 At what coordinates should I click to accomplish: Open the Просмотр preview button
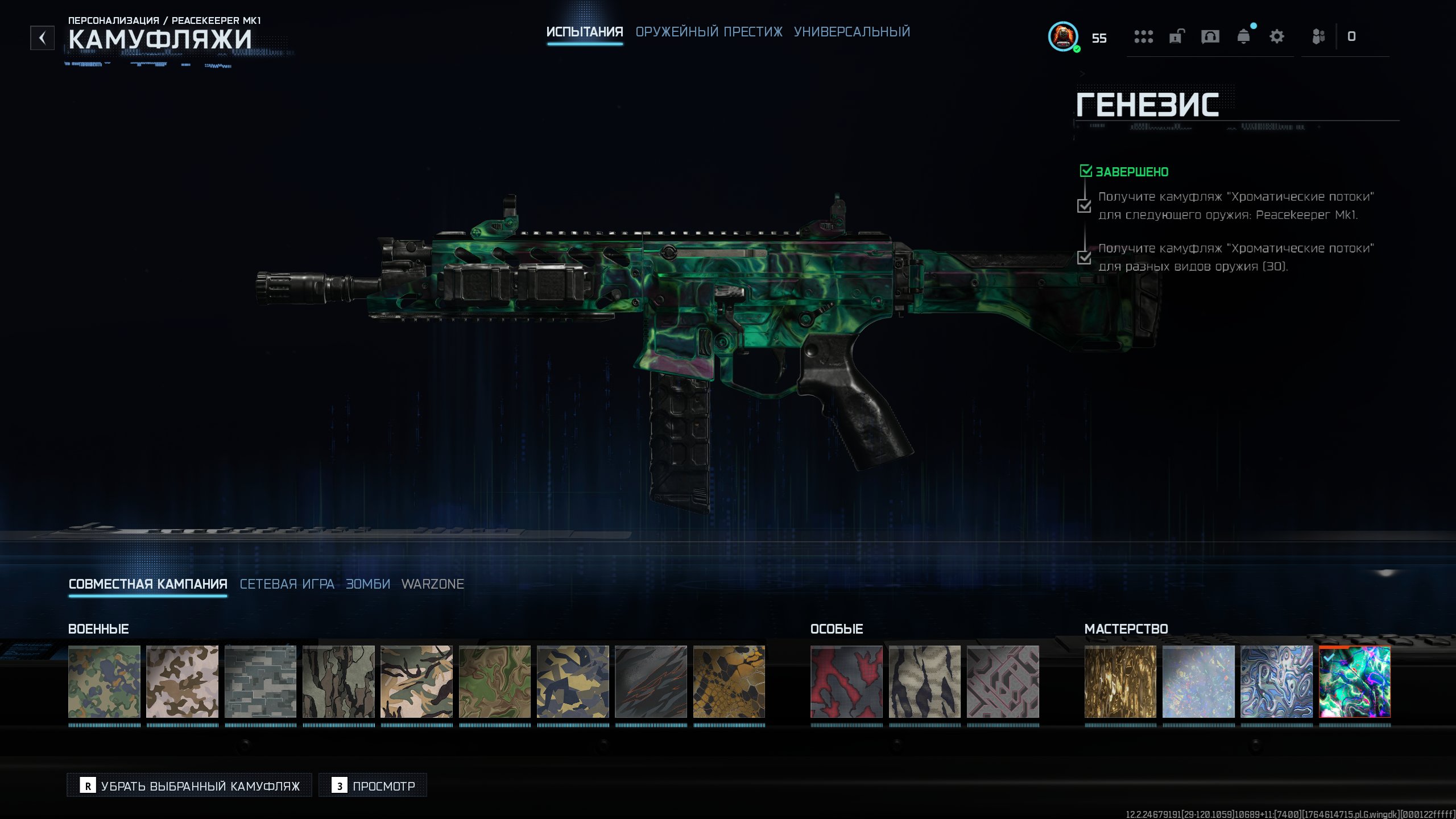[x=373, y=785]
